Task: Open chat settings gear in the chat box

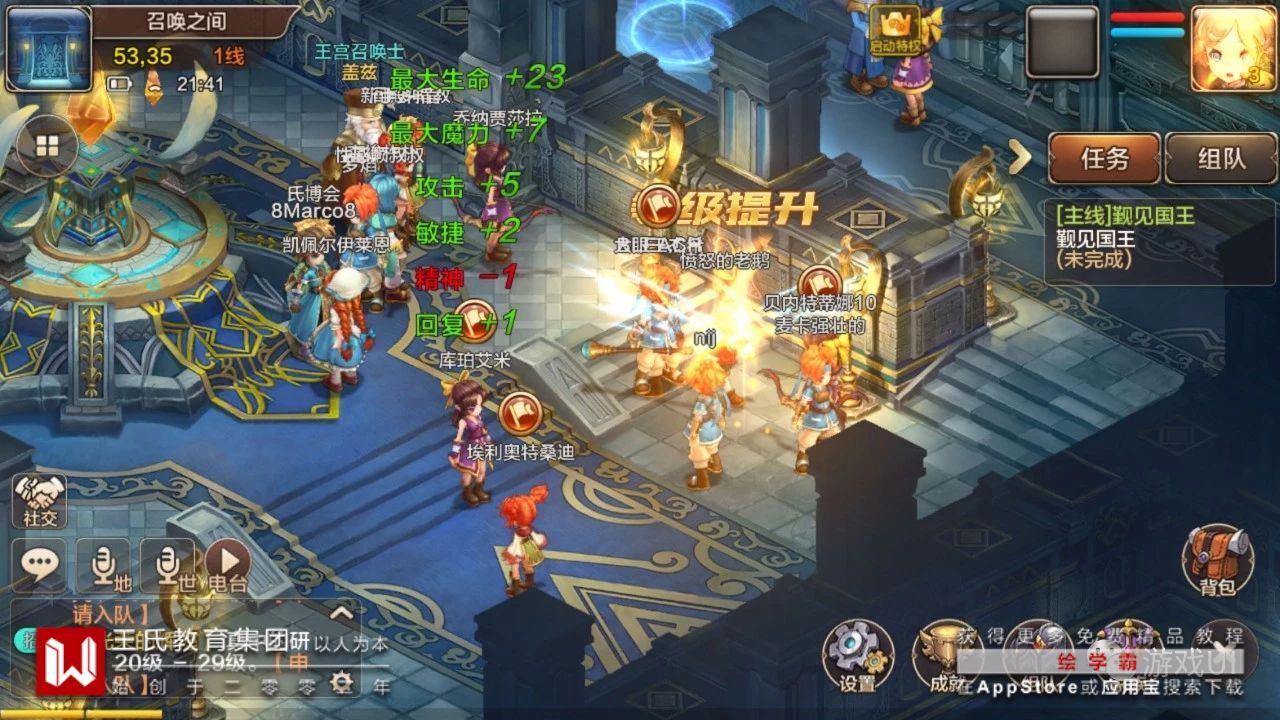Action: tap(342, 682)
